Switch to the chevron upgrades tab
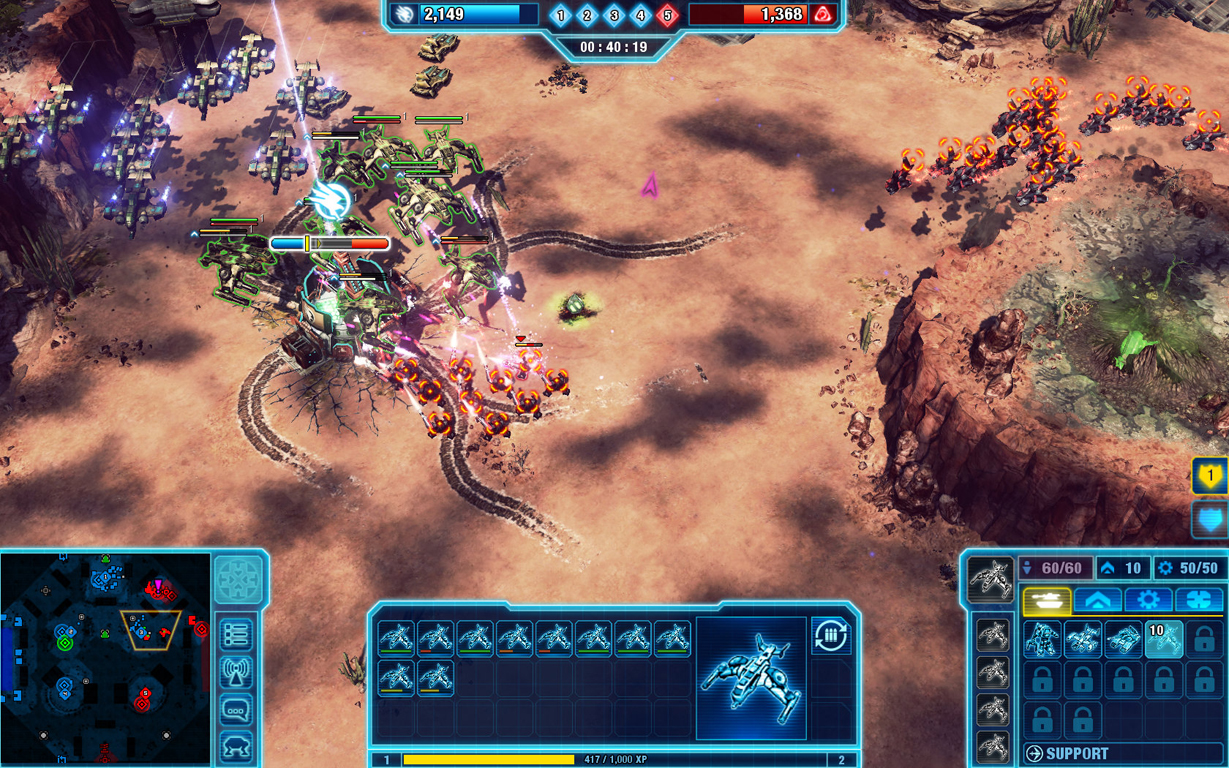Screen dimensions: 1229x768 [x=1097, y=600]
